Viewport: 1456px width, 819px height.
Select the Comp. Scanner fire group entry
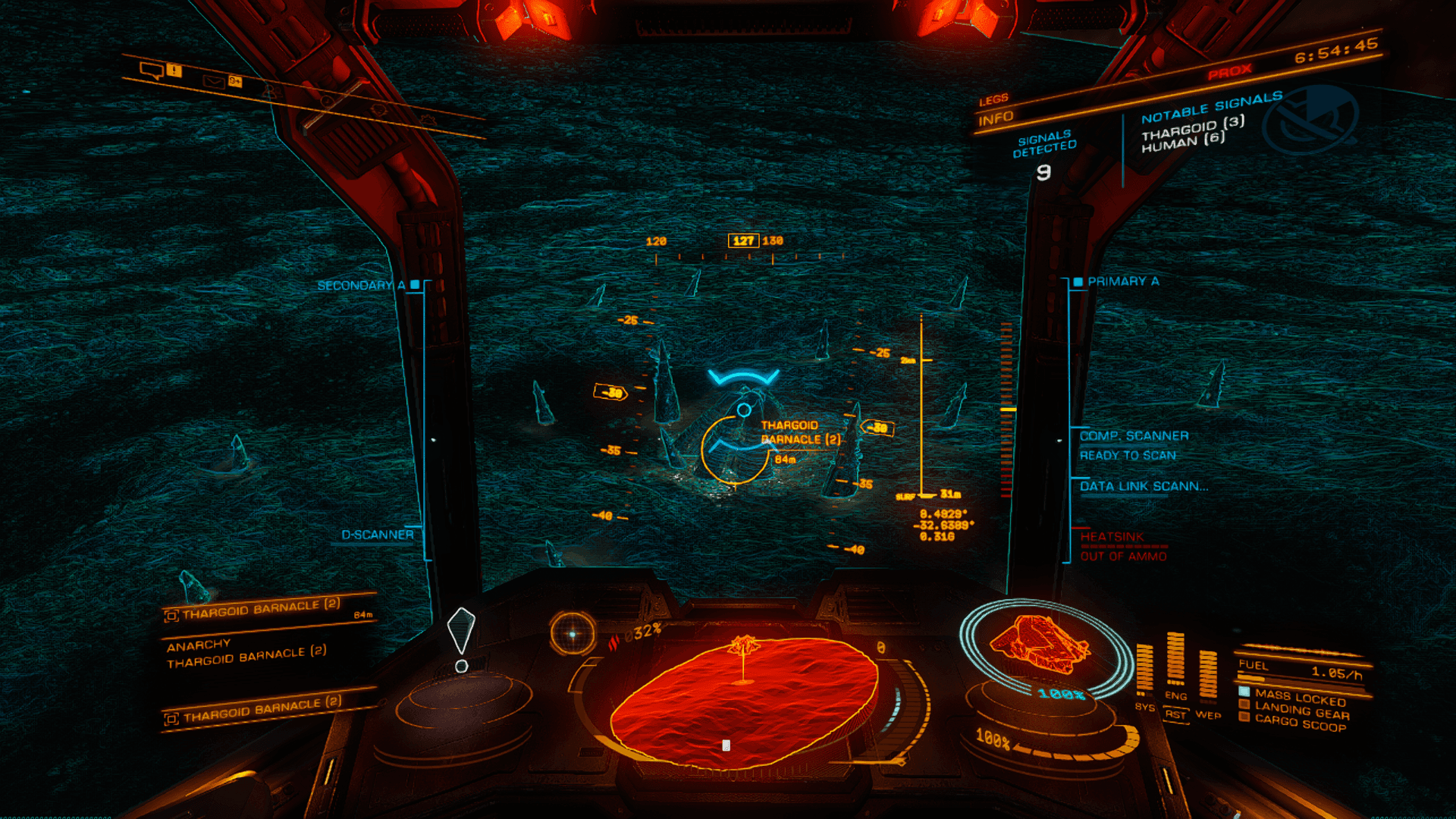pyautogui.click(x=1134, y=436)
